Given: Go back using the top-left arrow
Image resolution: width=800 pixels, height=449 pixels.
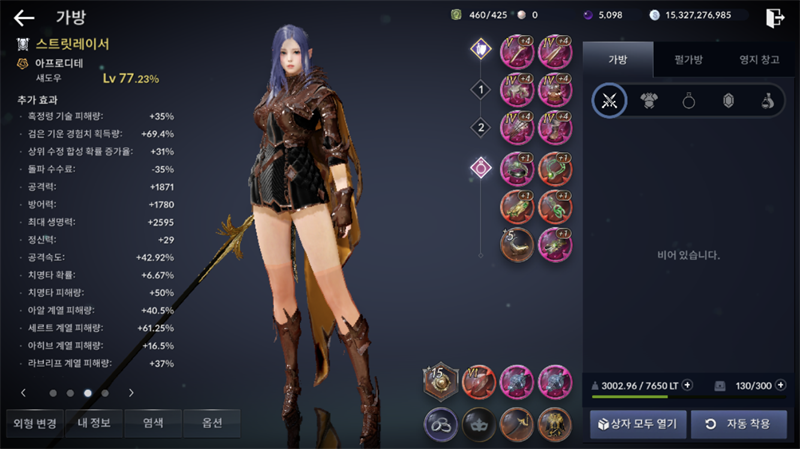Looking at the screenshot, I should 24,17.
